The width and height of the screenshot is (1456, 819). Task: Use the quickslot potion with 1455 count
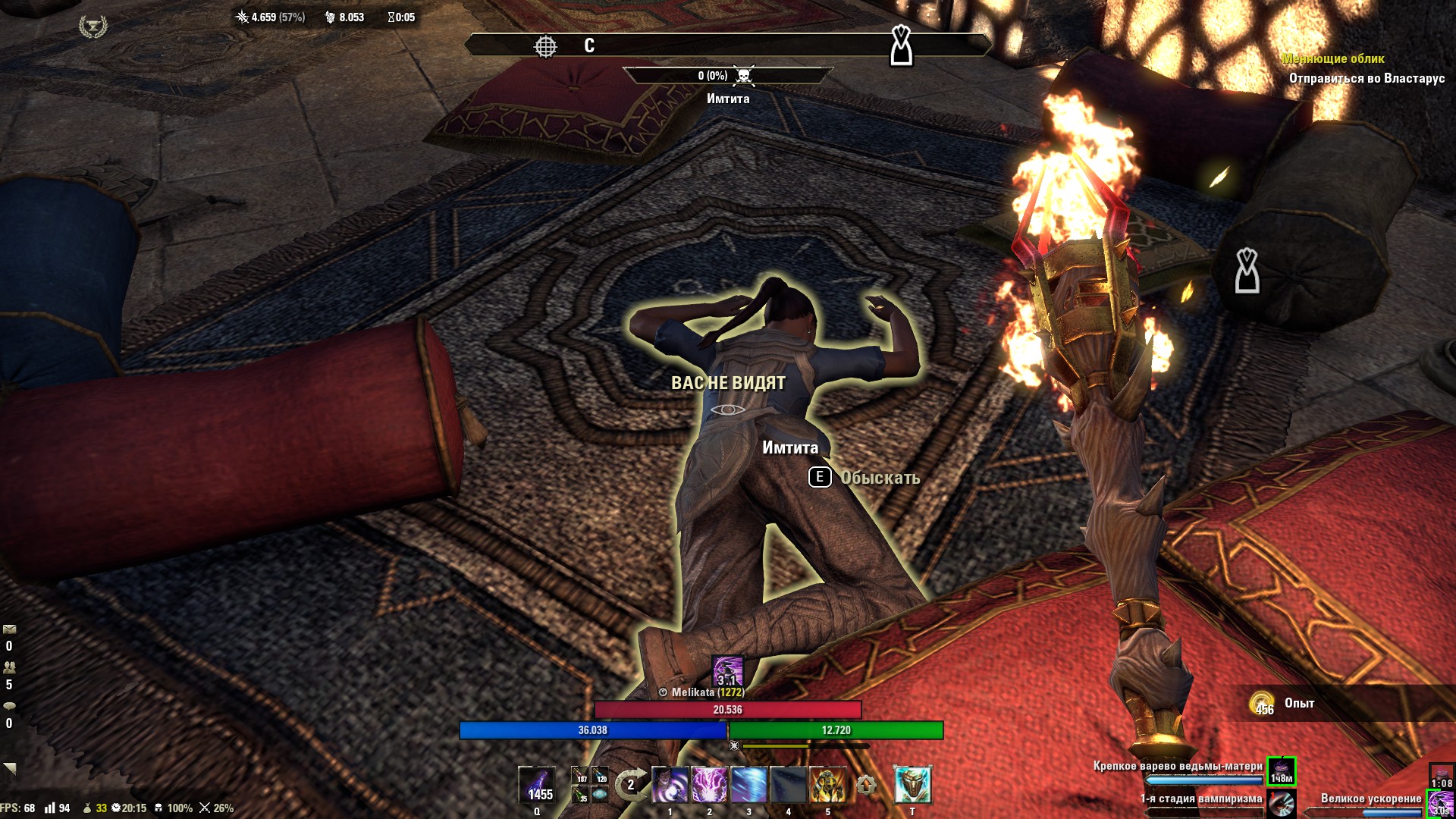(x=537, y=785)
